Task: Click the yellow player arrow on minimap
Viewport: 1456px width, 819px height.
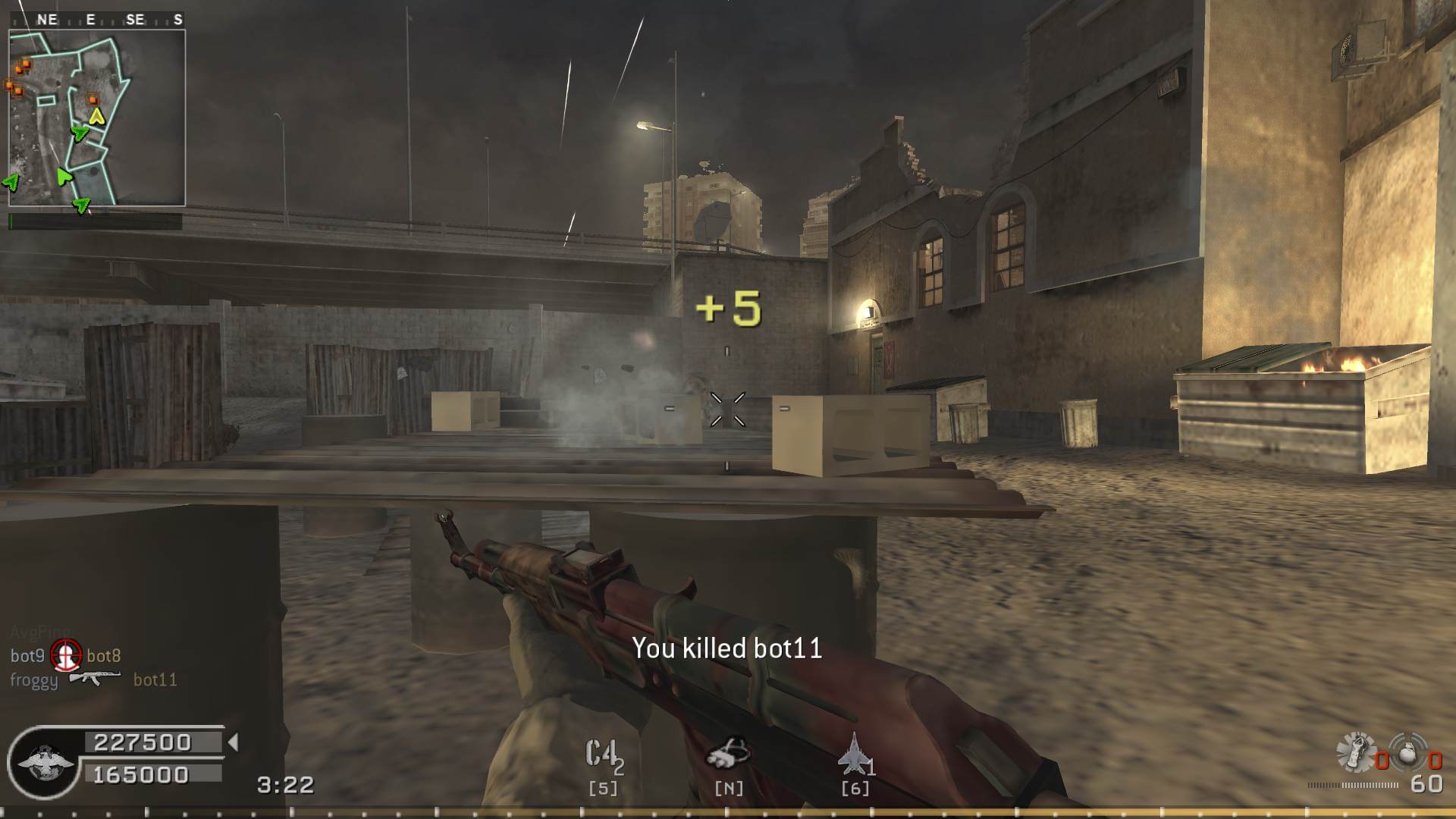Action: tap(96, 116)
